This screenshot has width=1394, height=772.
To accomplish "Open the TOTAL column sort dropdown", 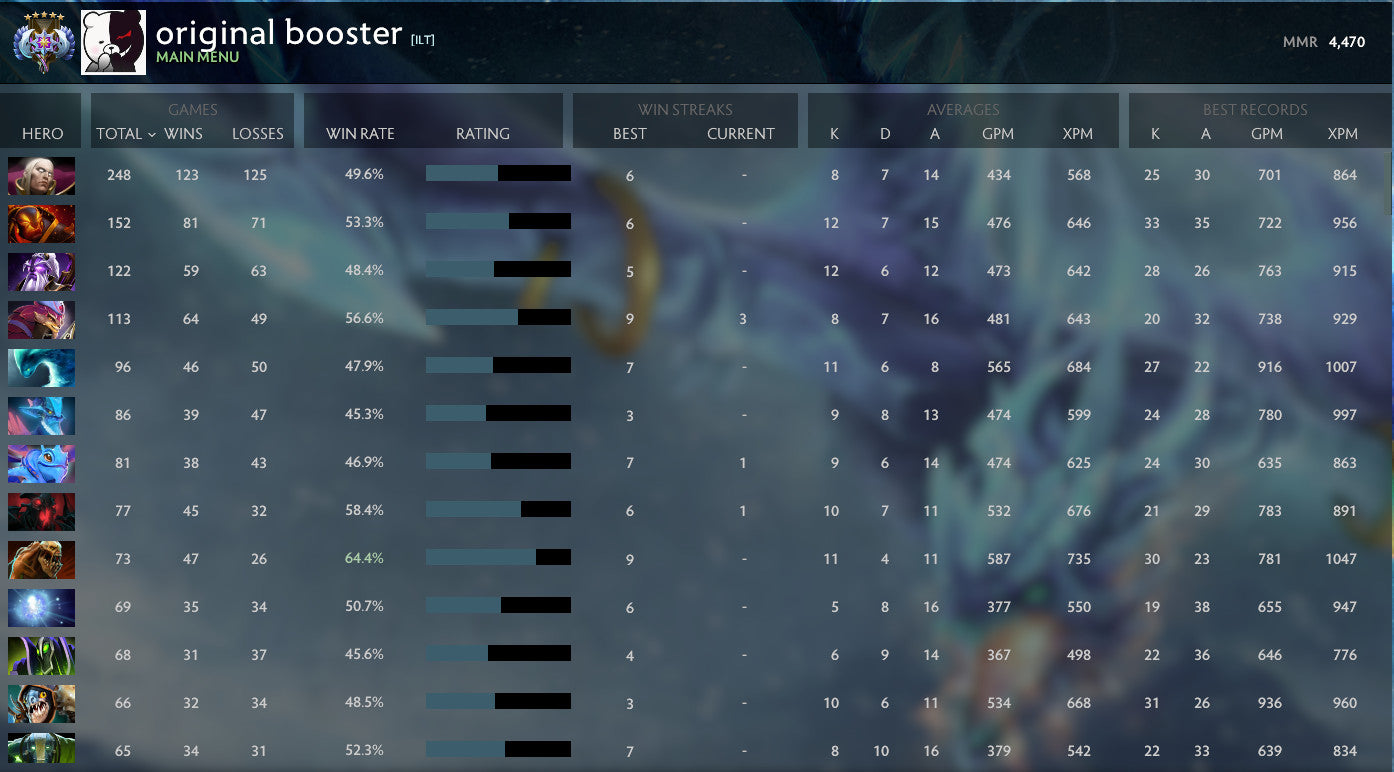I will [x=118, y=133].
